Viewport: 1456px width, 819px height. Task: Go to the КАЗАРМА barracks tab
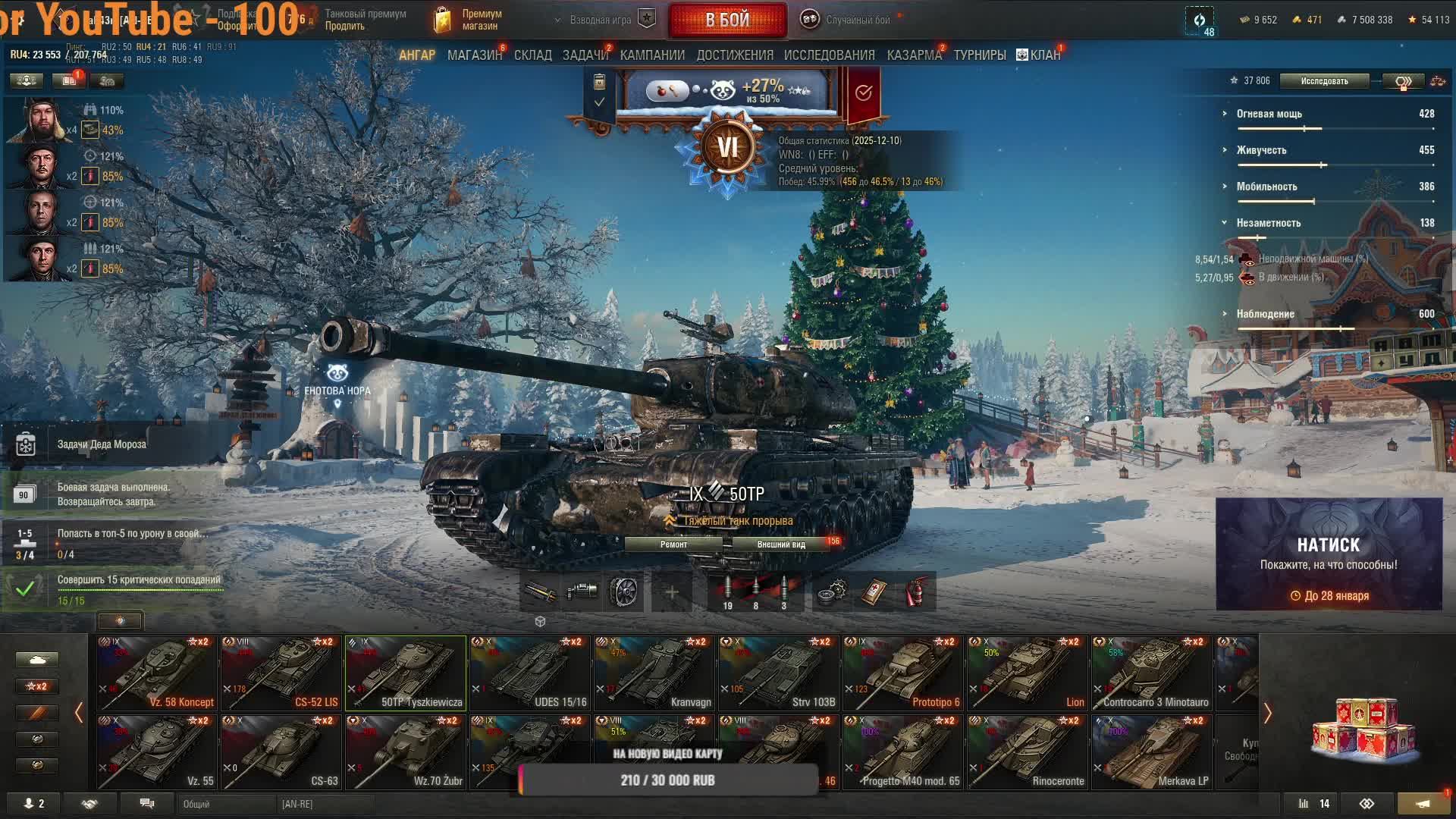(x=914, y=55)
